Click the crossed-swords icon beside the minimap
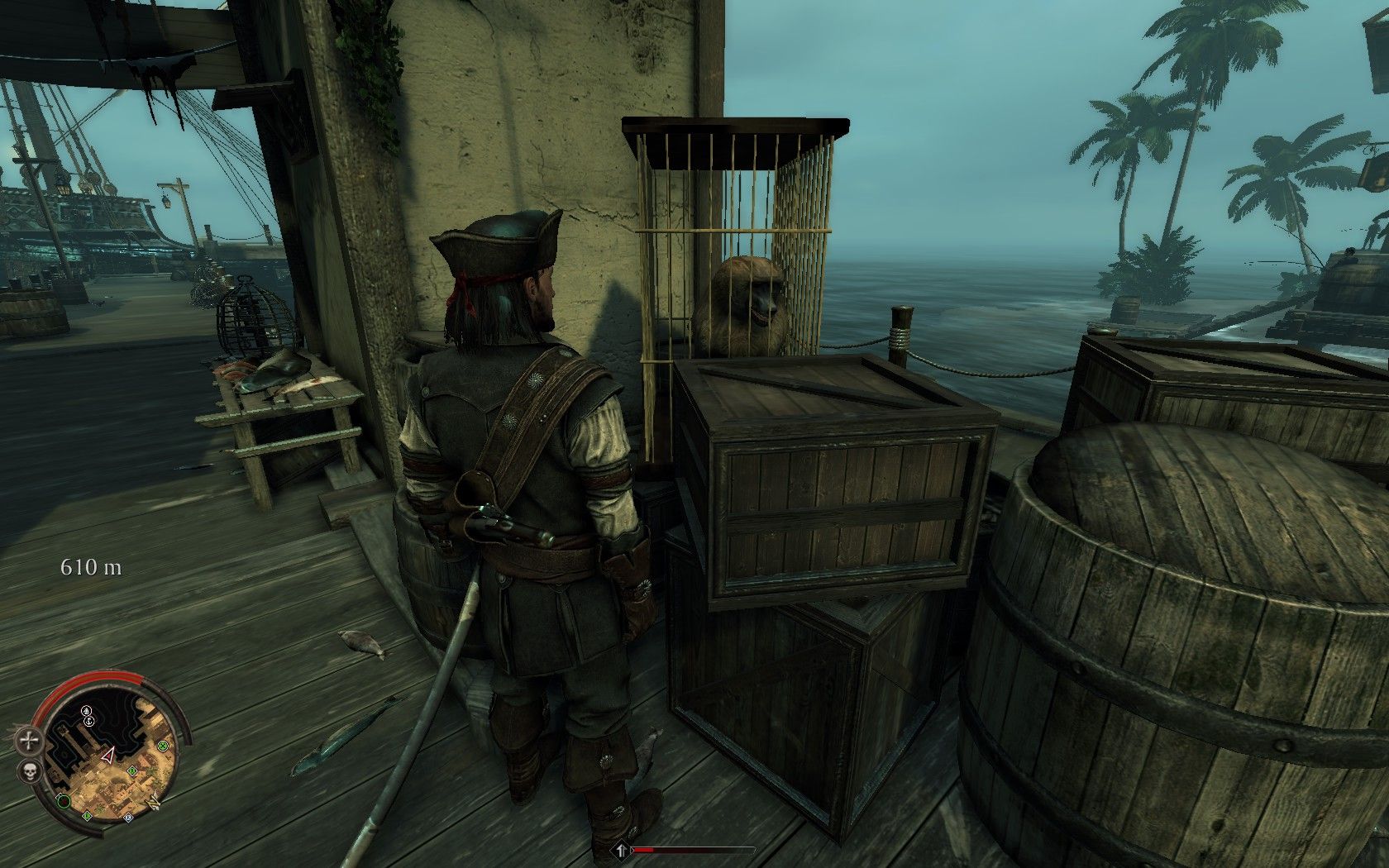 click(30, 741)
